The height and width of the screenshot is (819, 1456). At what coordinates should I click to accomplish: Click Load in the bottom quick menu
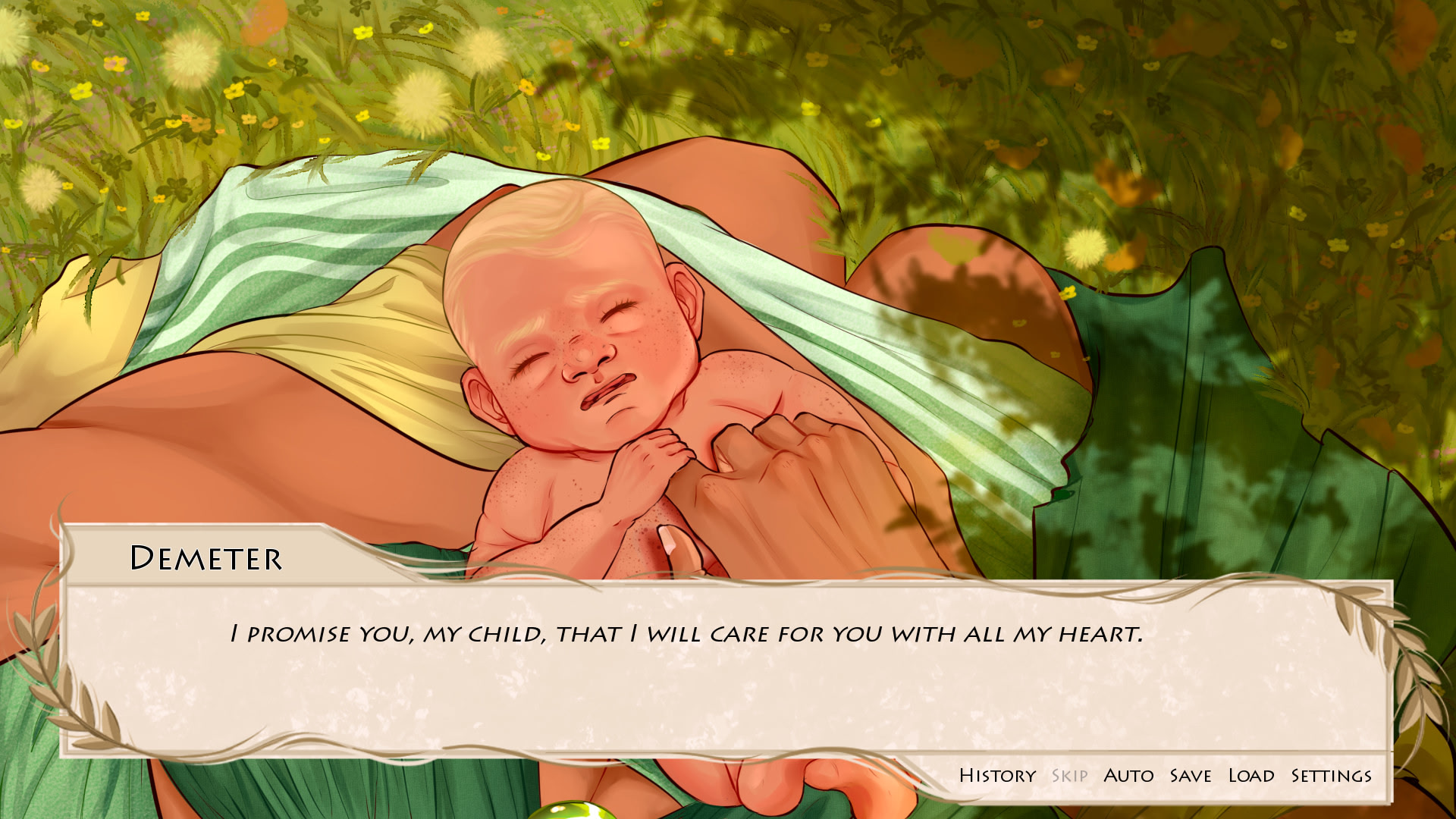click(x=1251, y=775)
